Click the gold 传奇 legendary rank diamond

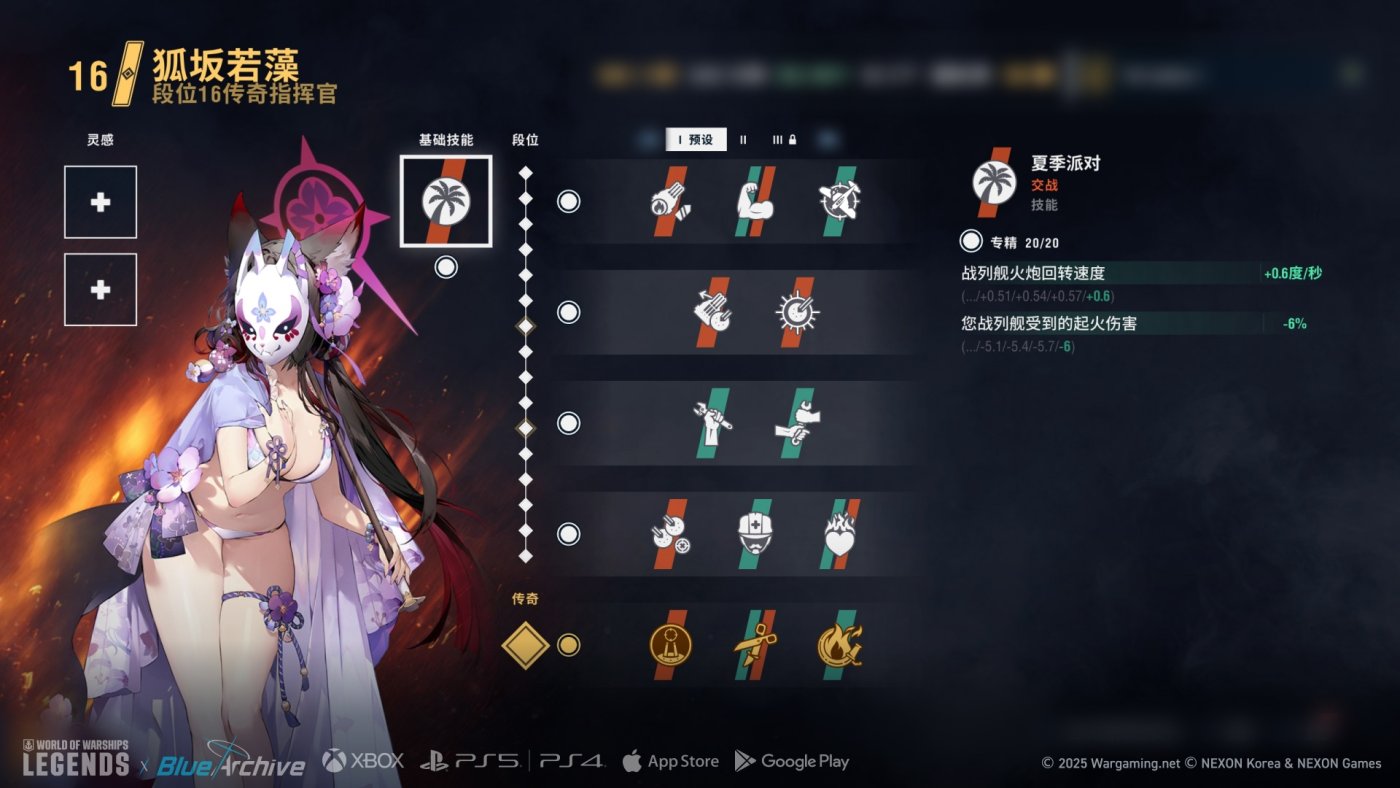[526, 645]
